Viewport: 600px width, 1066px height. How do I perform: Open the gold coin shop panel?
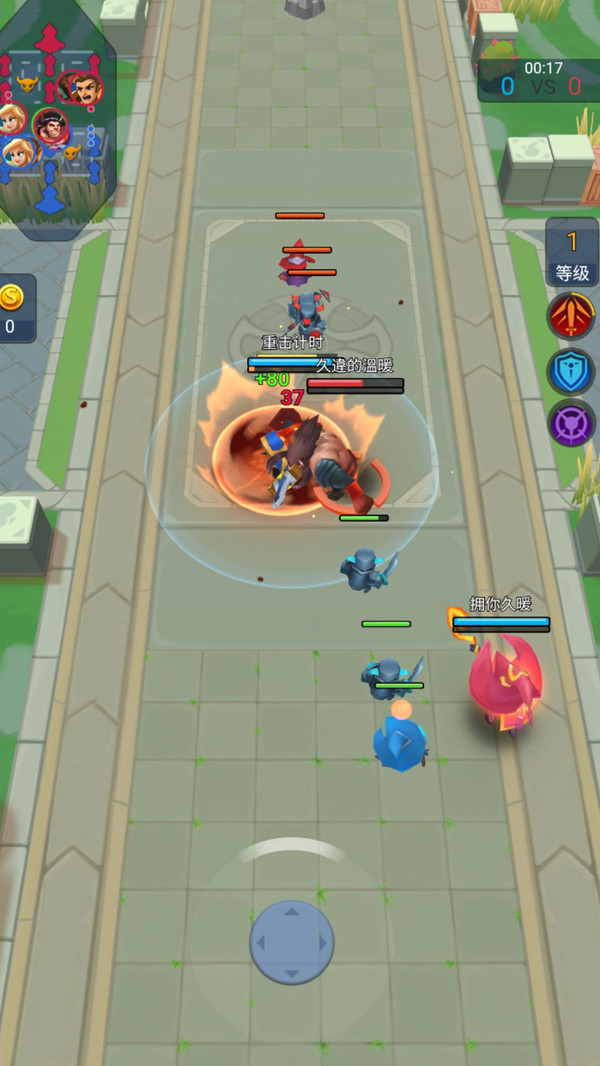[14, 309]
